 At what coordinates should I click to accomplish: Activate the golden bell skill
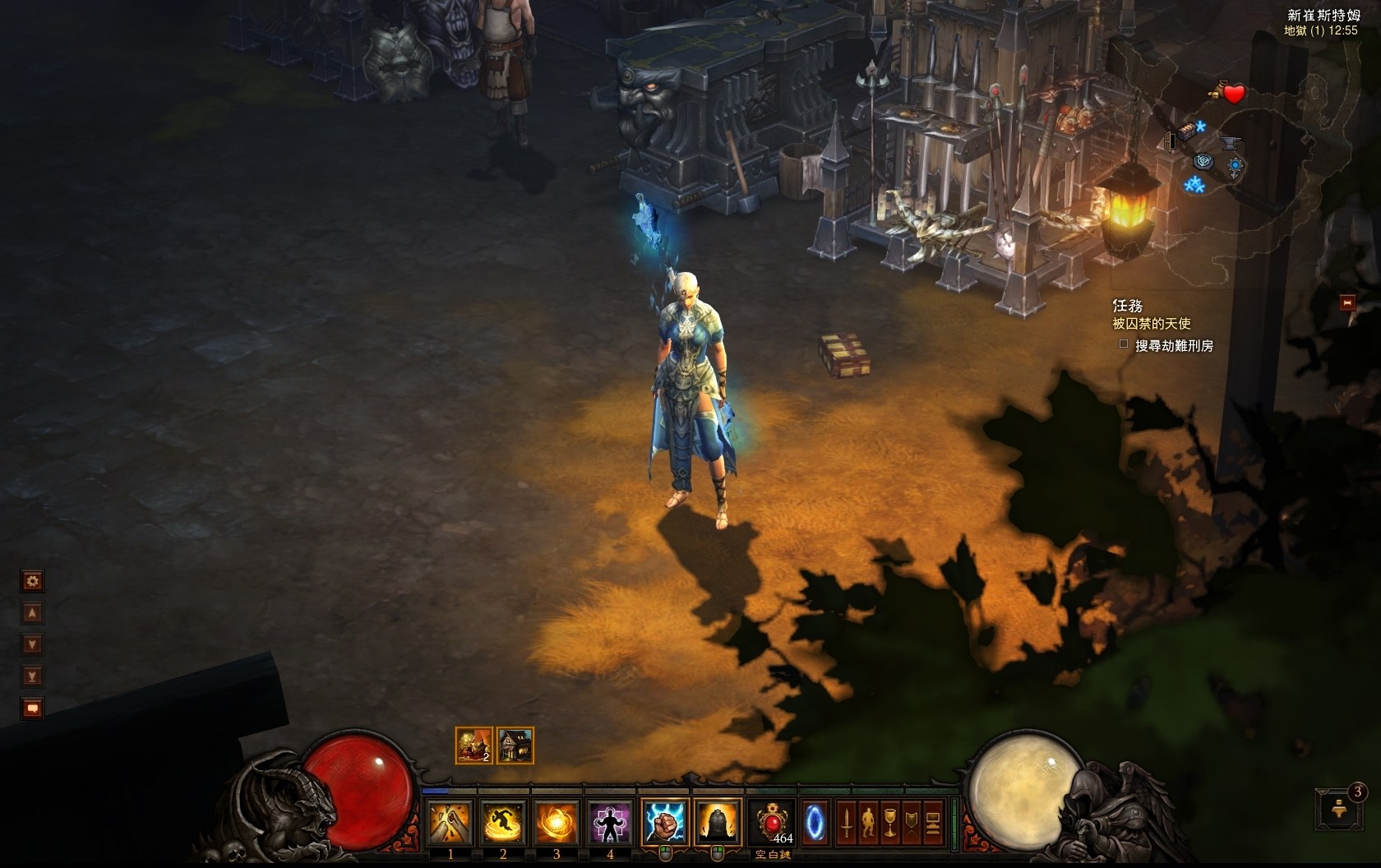coord(718,821)
